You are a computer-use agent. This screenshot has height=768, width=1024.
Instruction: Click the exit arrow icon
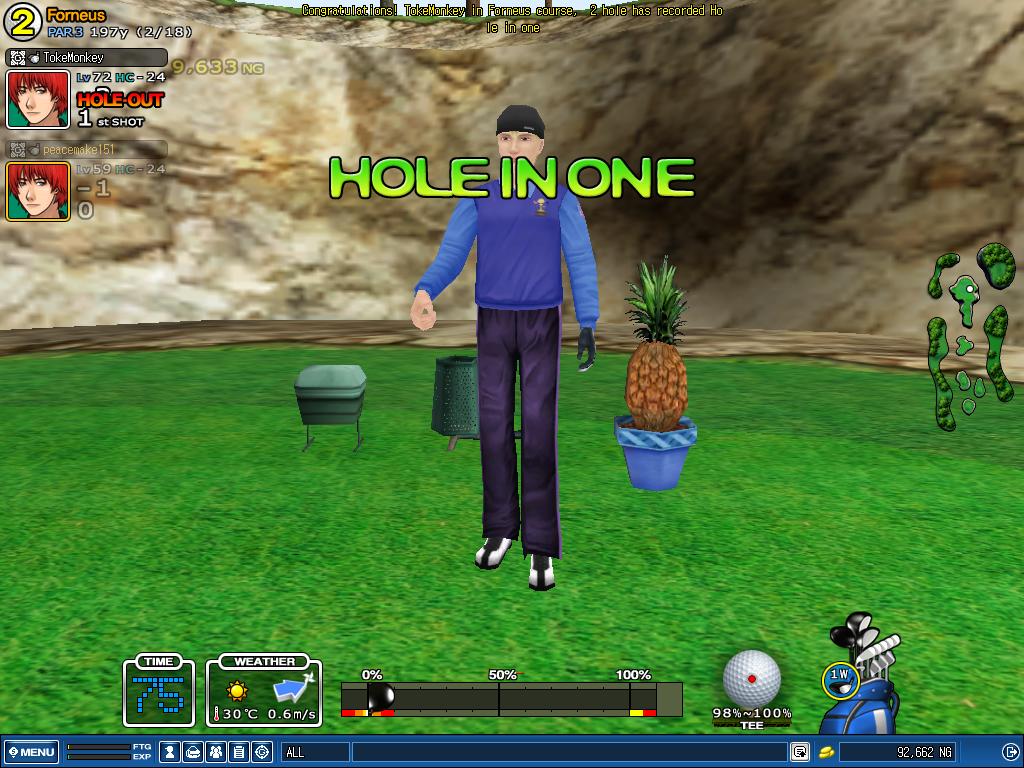click(1009, 752)
